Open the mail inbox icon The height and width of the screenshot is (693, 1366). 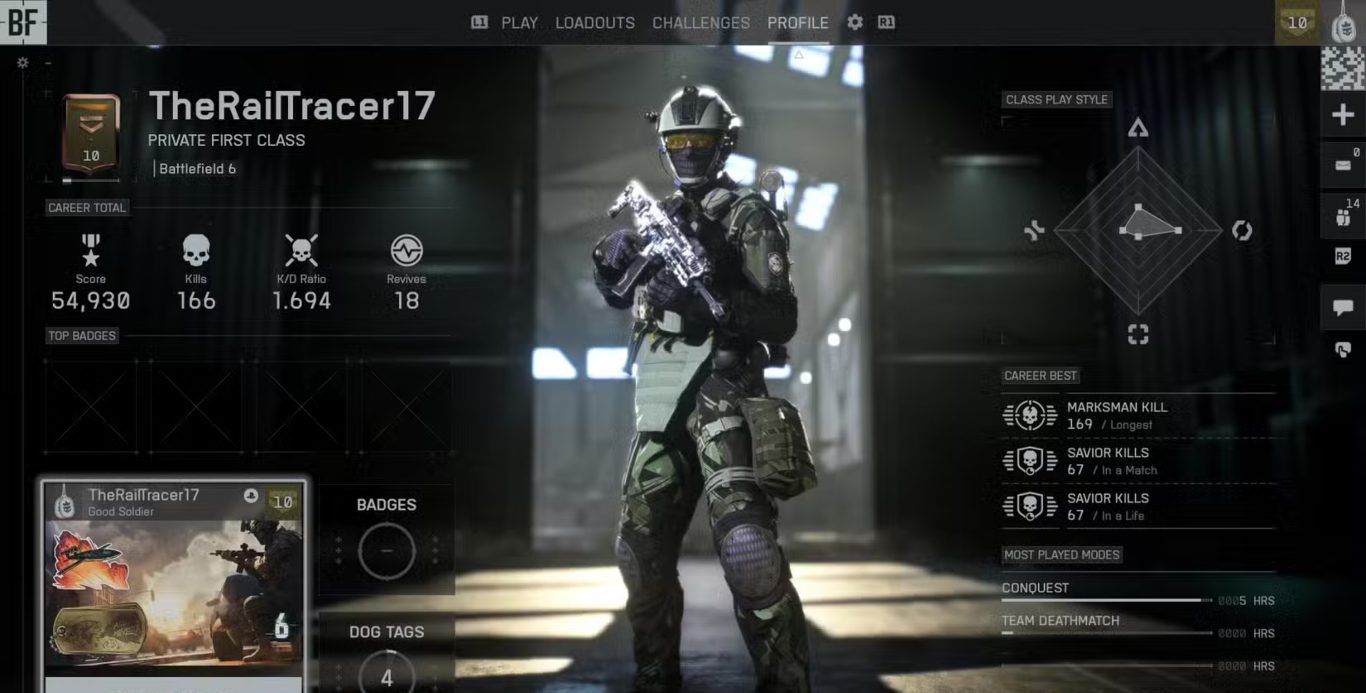coord(1343,165)
